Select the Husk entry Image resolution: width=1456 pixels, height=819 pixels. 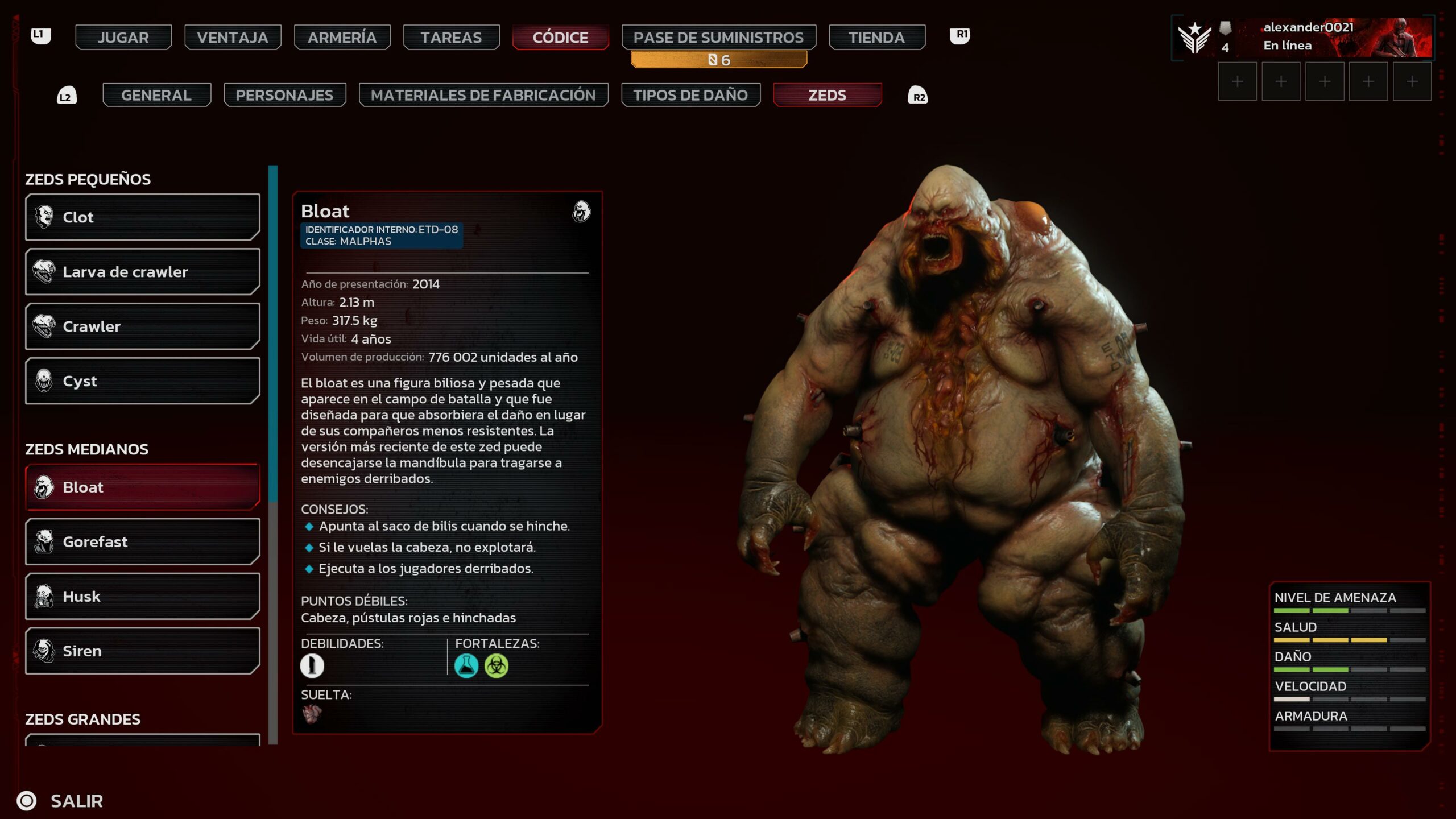tap(142, 597)
